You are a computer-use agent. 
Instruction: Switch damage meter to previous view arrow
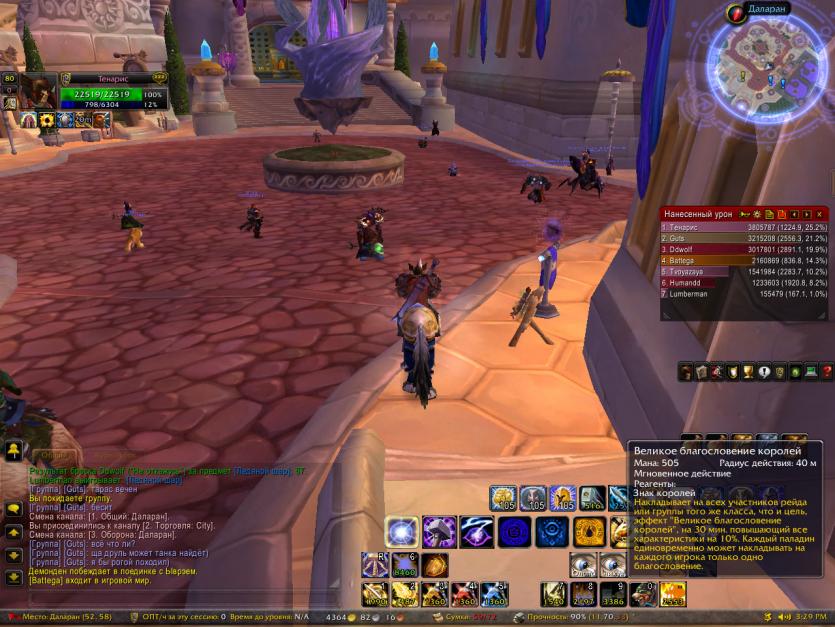pyautogui.click(x=795, y=214)
